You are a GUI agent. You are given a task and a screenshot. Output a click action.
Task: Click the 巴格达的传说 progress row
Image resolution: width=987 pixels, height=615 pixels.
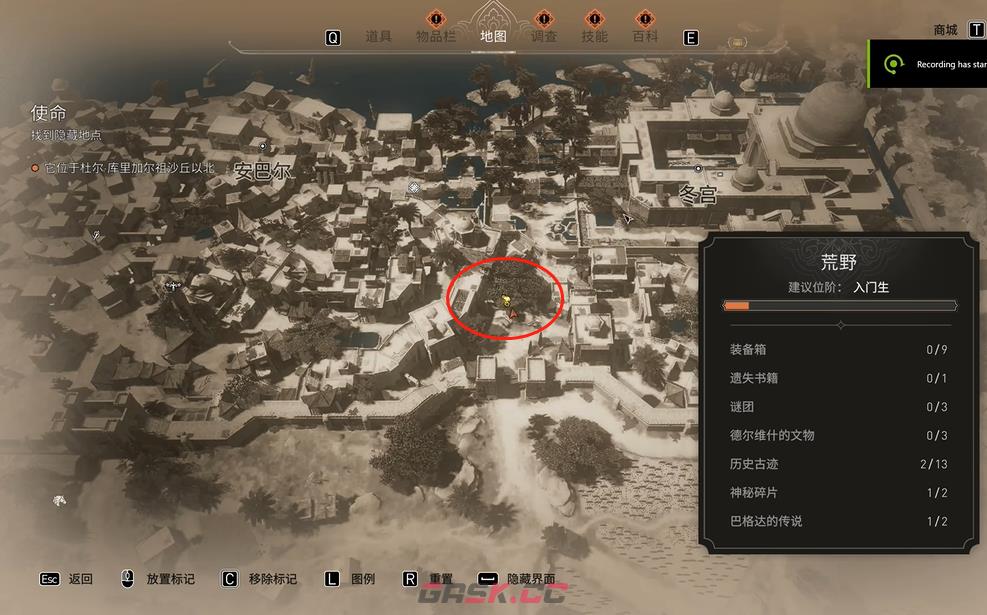(x=838, y=521)
